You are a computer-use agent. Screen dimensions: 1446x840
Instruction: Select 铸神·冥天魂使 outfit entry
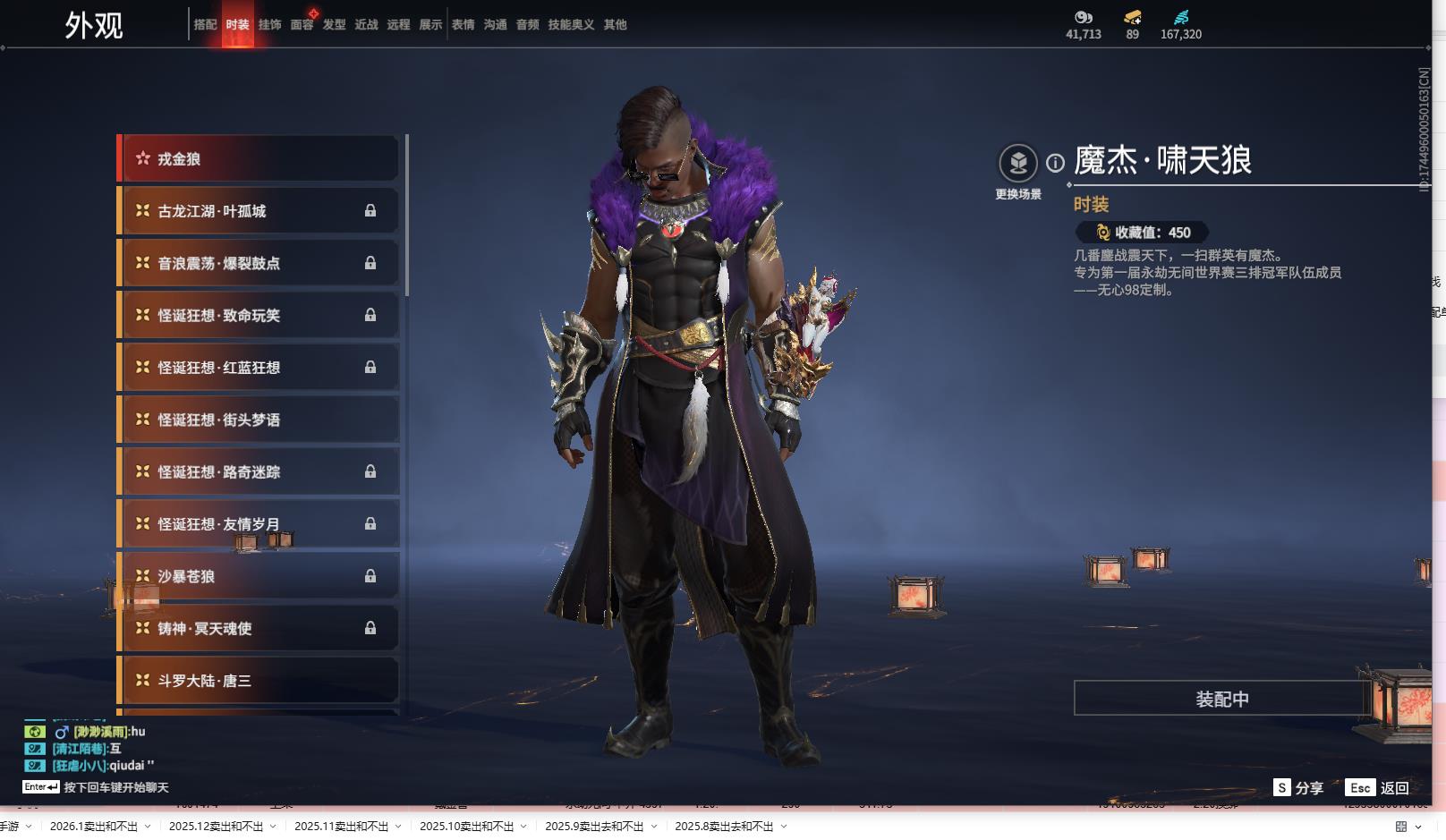(259, 629)
